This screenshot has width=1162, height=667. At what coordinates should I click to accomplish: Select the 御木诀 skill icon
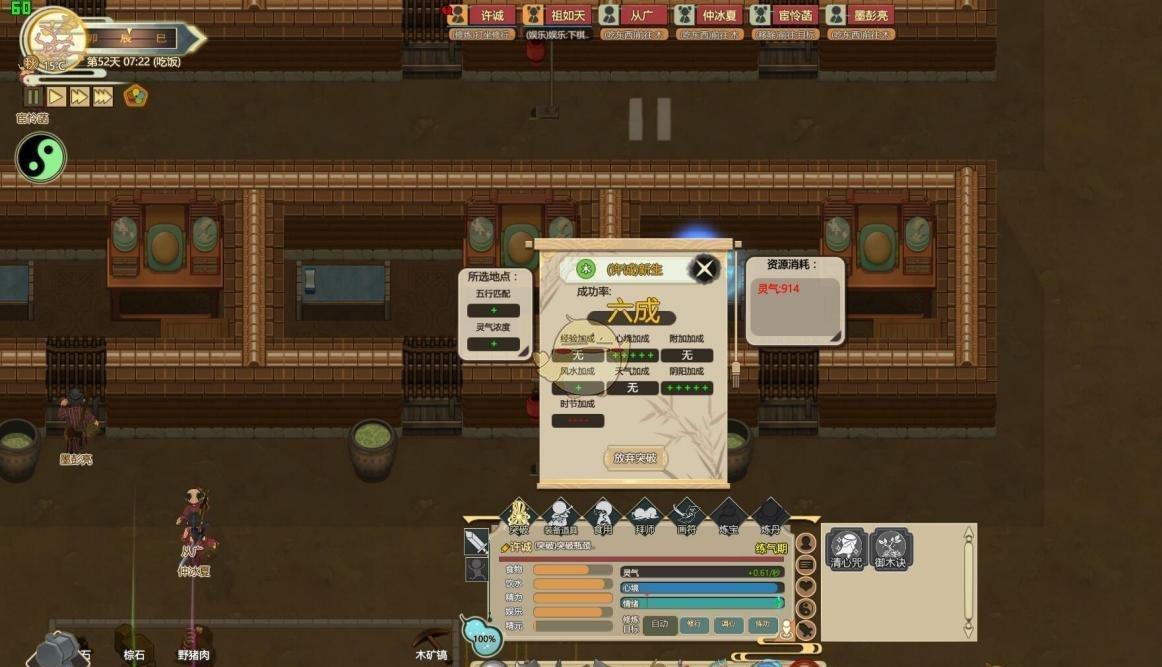pos(889,549)
